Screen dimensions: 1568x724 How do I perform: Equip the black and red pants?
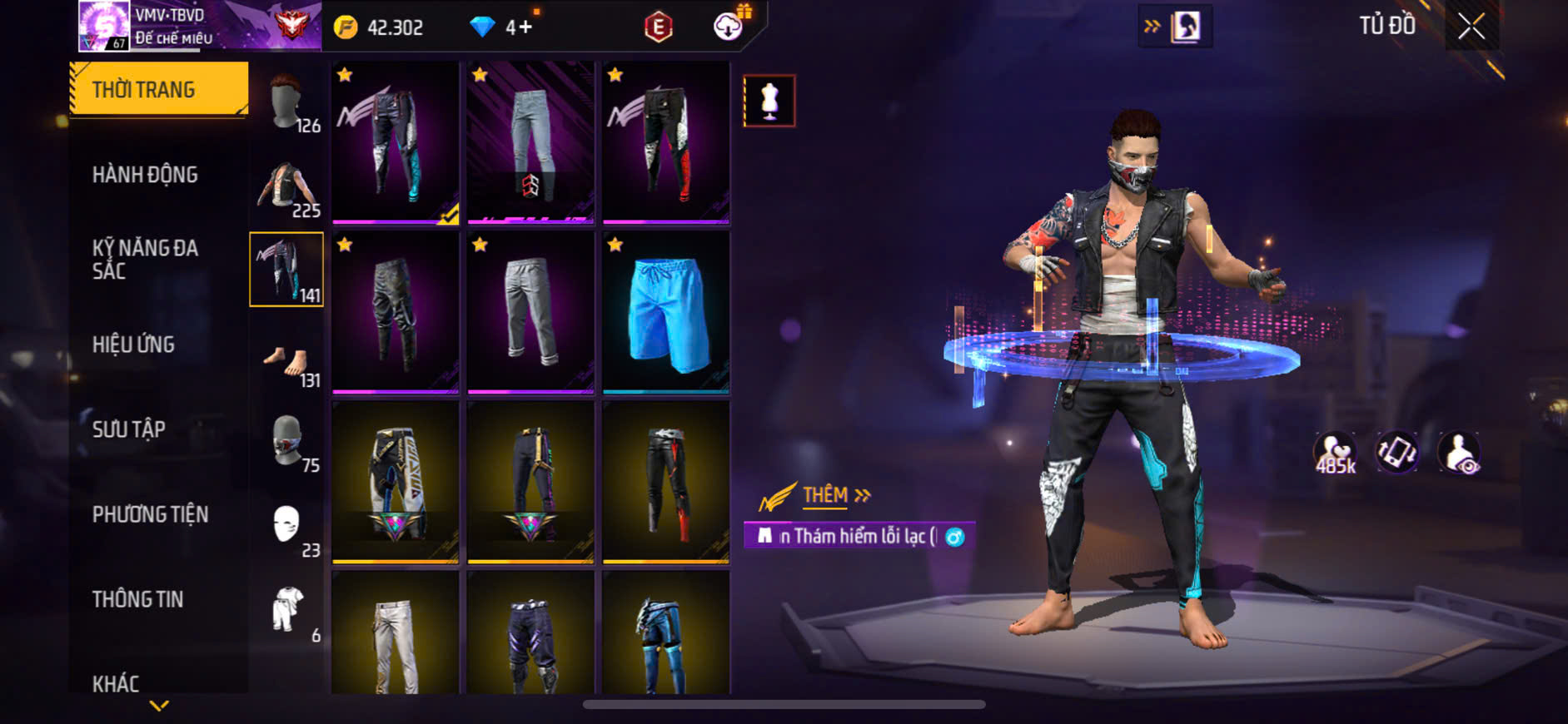(666, 141)
